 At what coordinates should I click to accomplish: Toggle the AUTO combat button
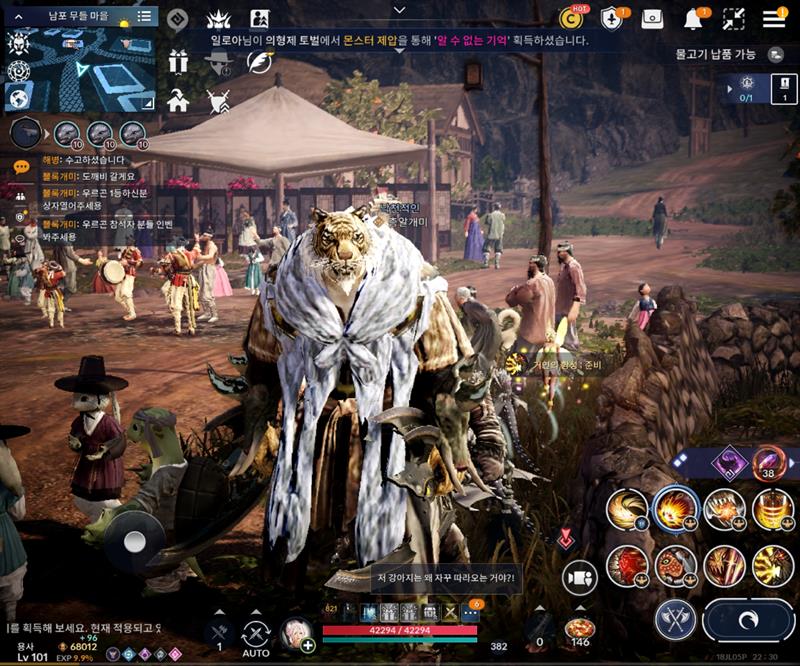point(256,636)
